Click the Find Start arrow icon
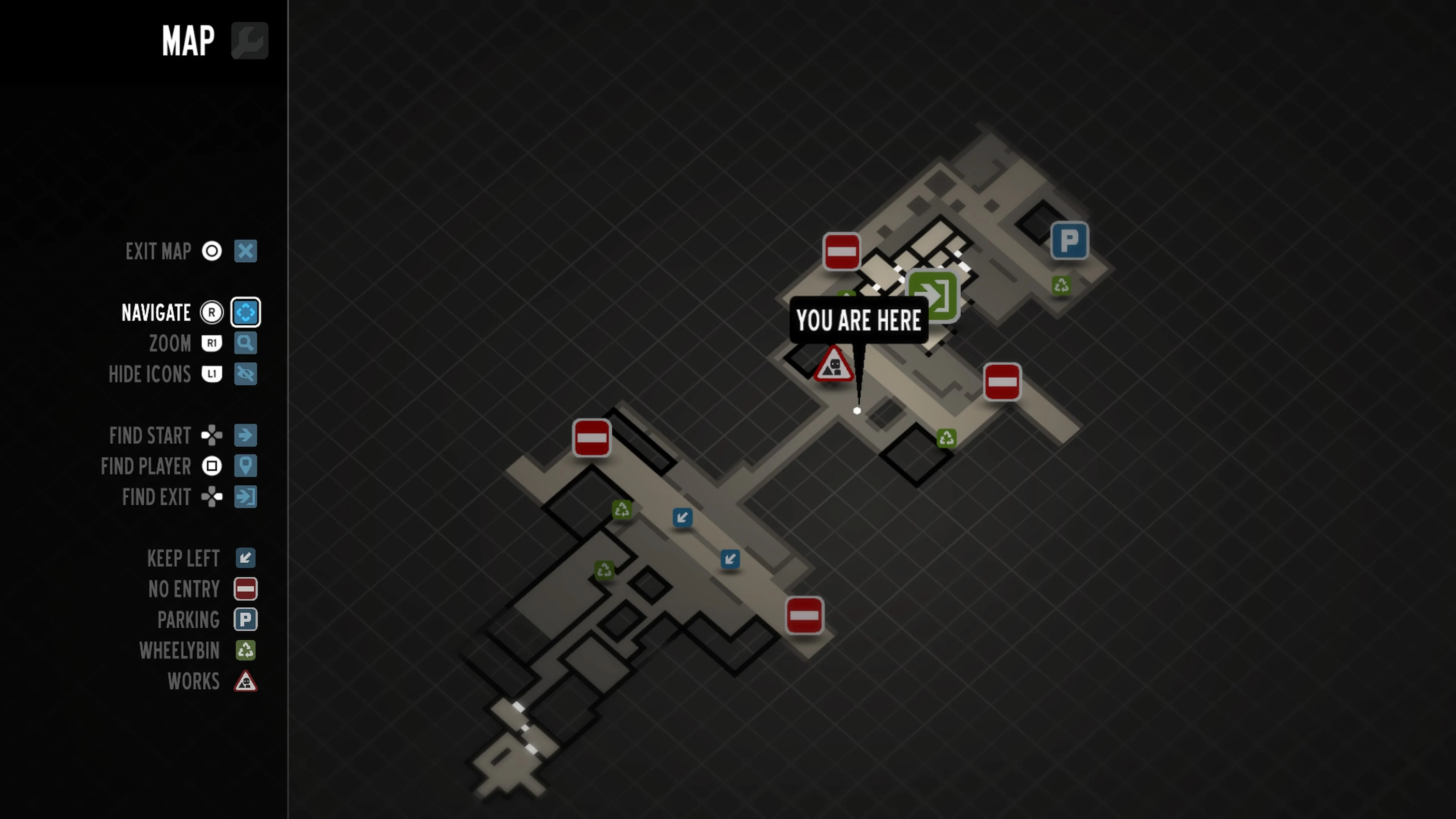 click(245, 435)
